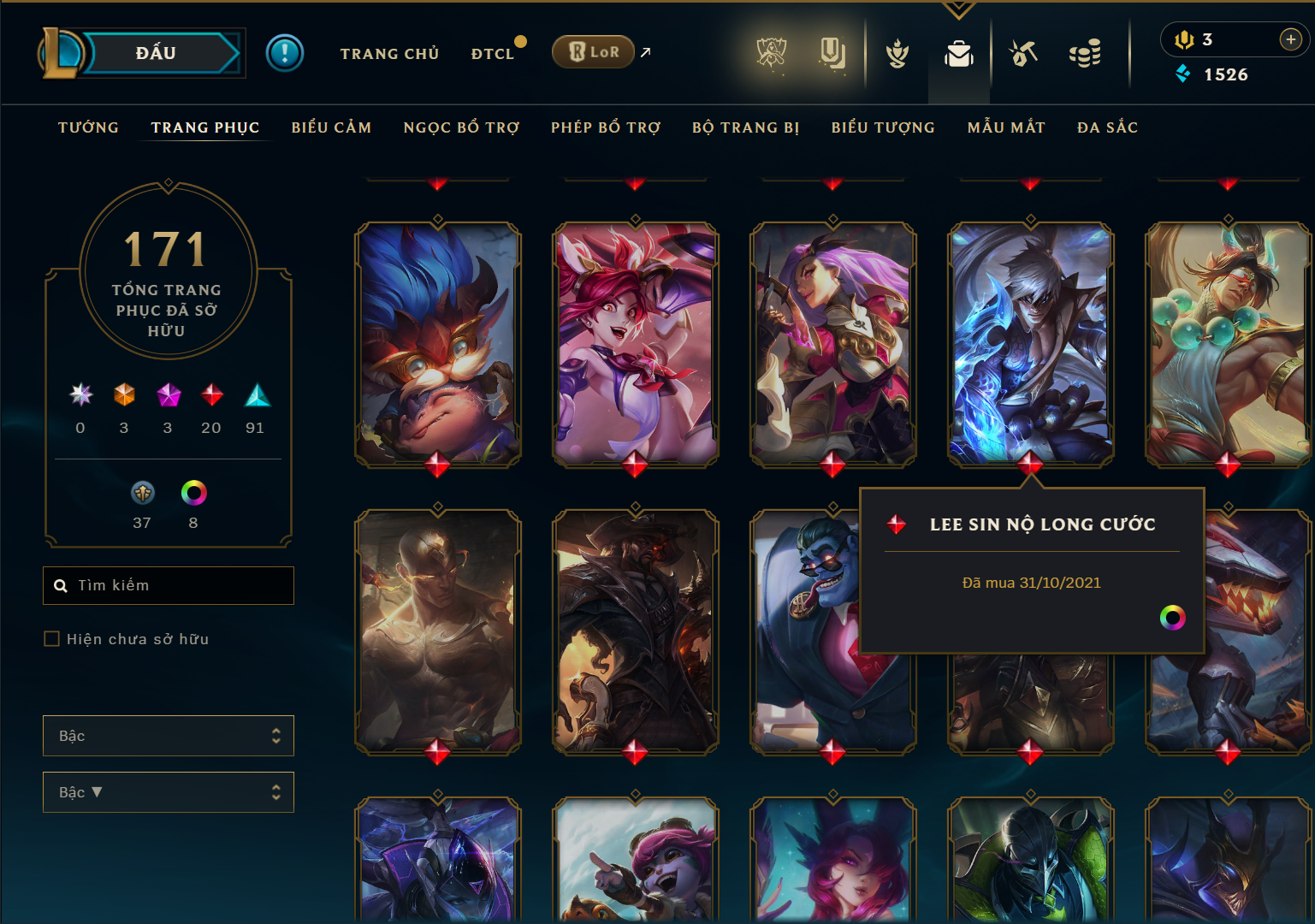Viewport: 1315px width, 924px height.
Task: Open the Store coins icon
Action: [x=1085, y=53]
